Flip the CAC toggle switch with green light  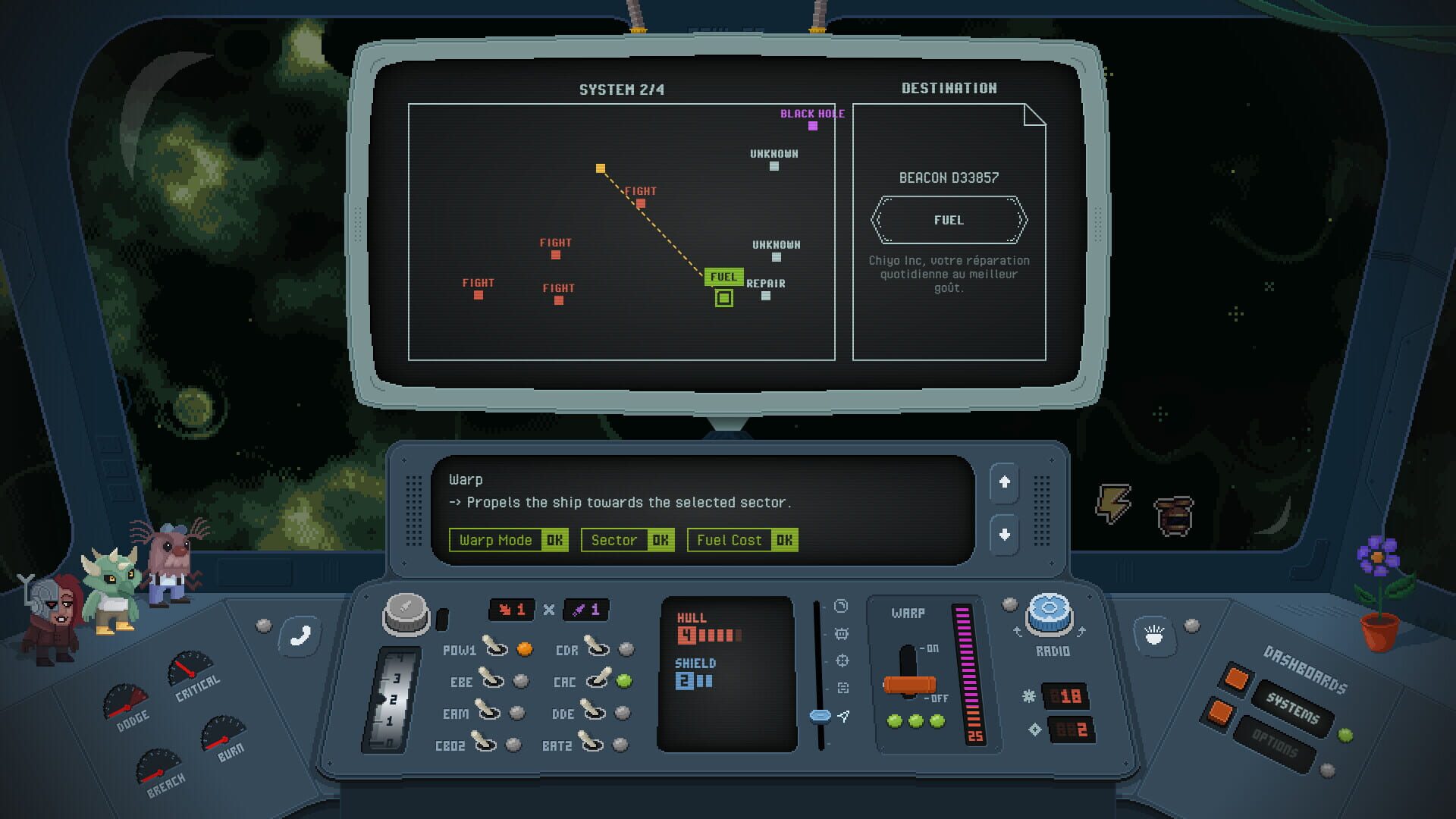(x=596, y=682)
